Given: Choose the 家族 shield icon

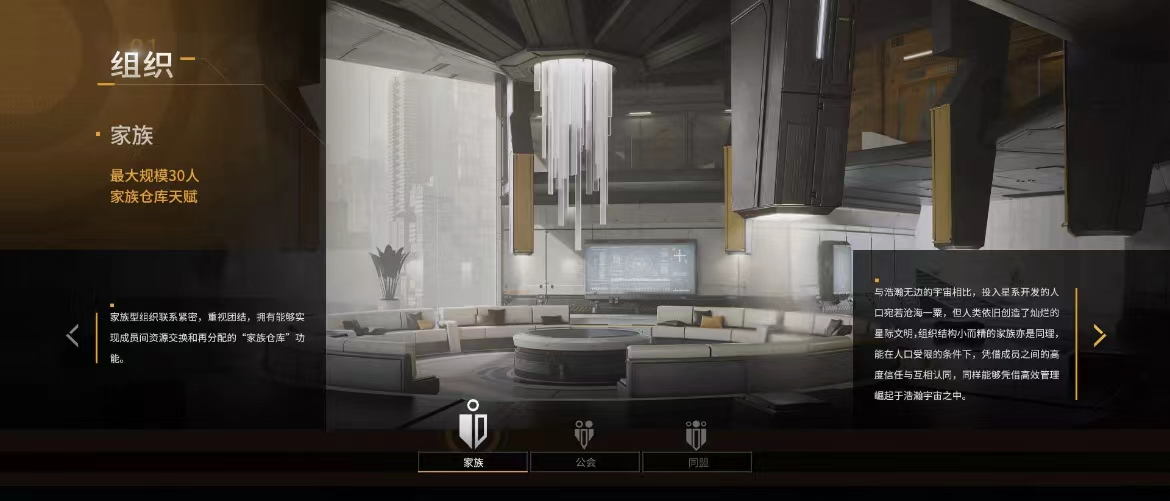Looking at the screenshot, I should (473, 424).
